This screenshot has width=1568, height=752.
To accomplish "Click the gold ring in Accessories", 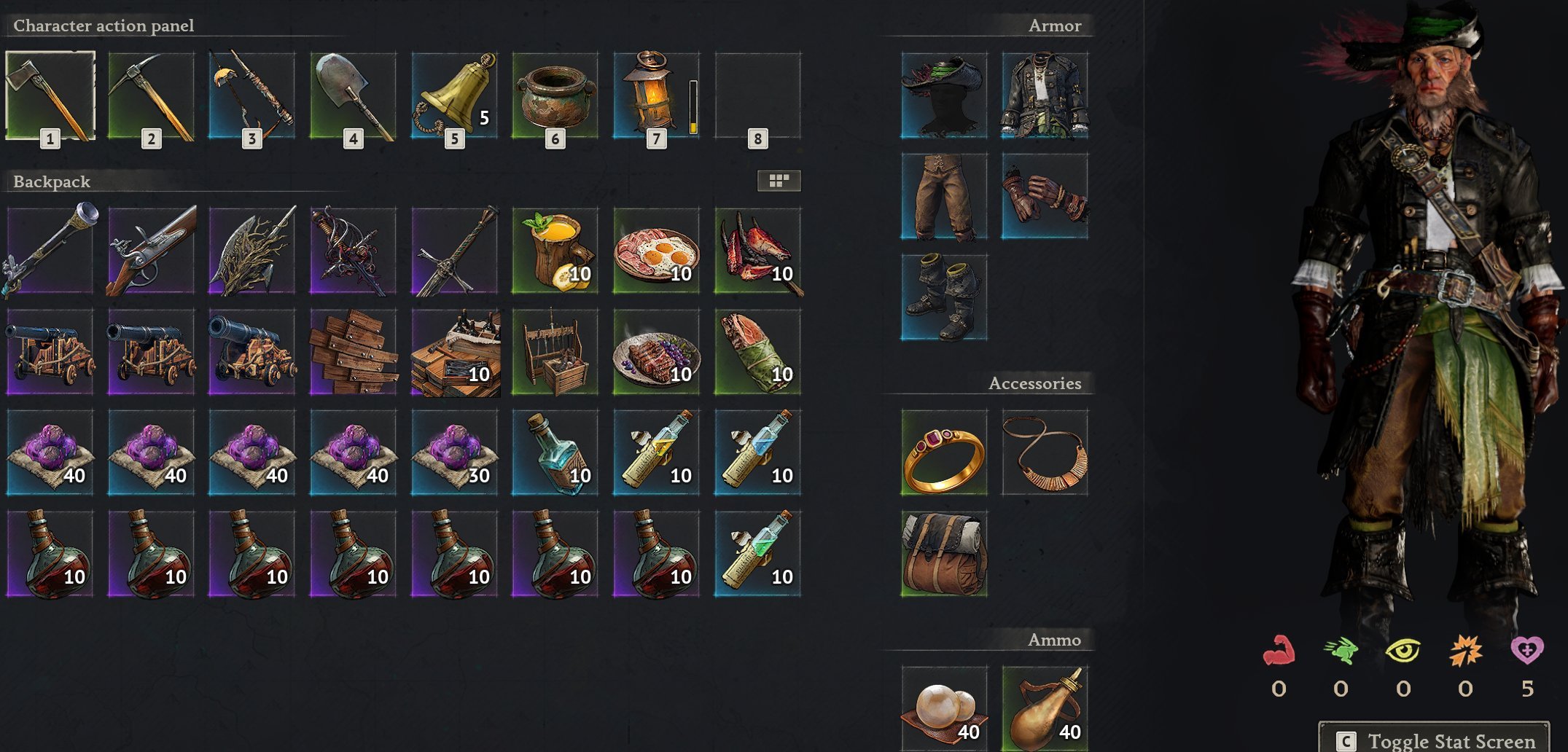I will click(x=944, y=453).
